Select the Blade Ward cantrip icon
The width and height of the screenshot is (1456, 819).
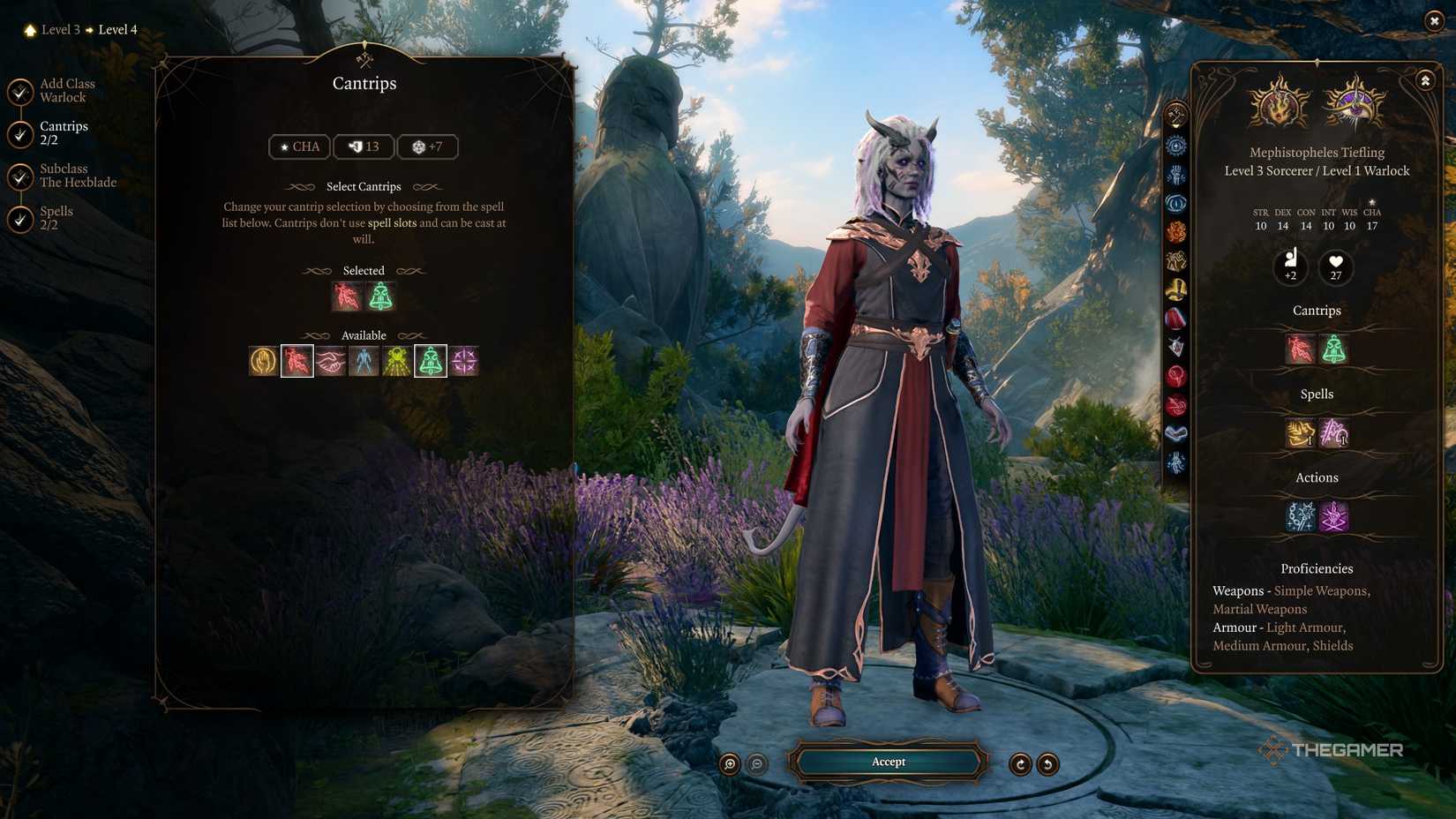[263, 360]
